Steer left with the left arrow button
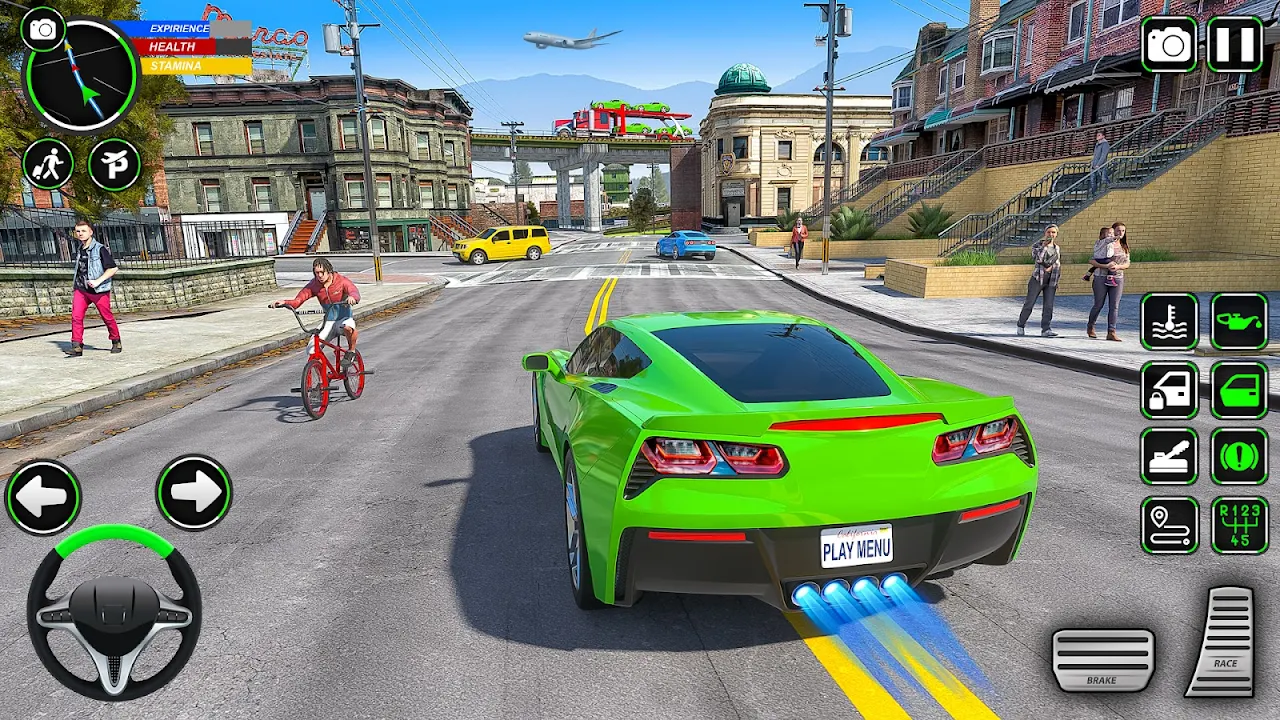The height and width of the screenshot is (720, 1280). (43, 497)
